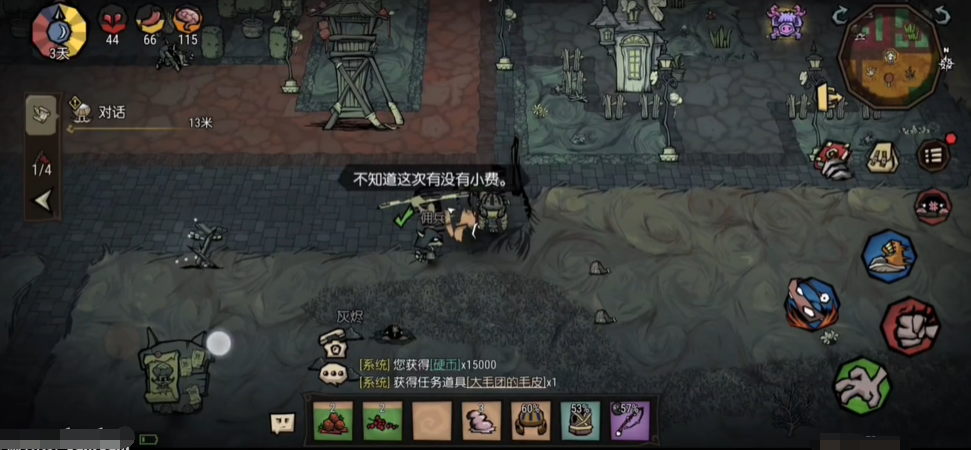Viewport: 971px width, 450px height.
Task: Select the pink fur tuft slot
Action: point(481,422)
